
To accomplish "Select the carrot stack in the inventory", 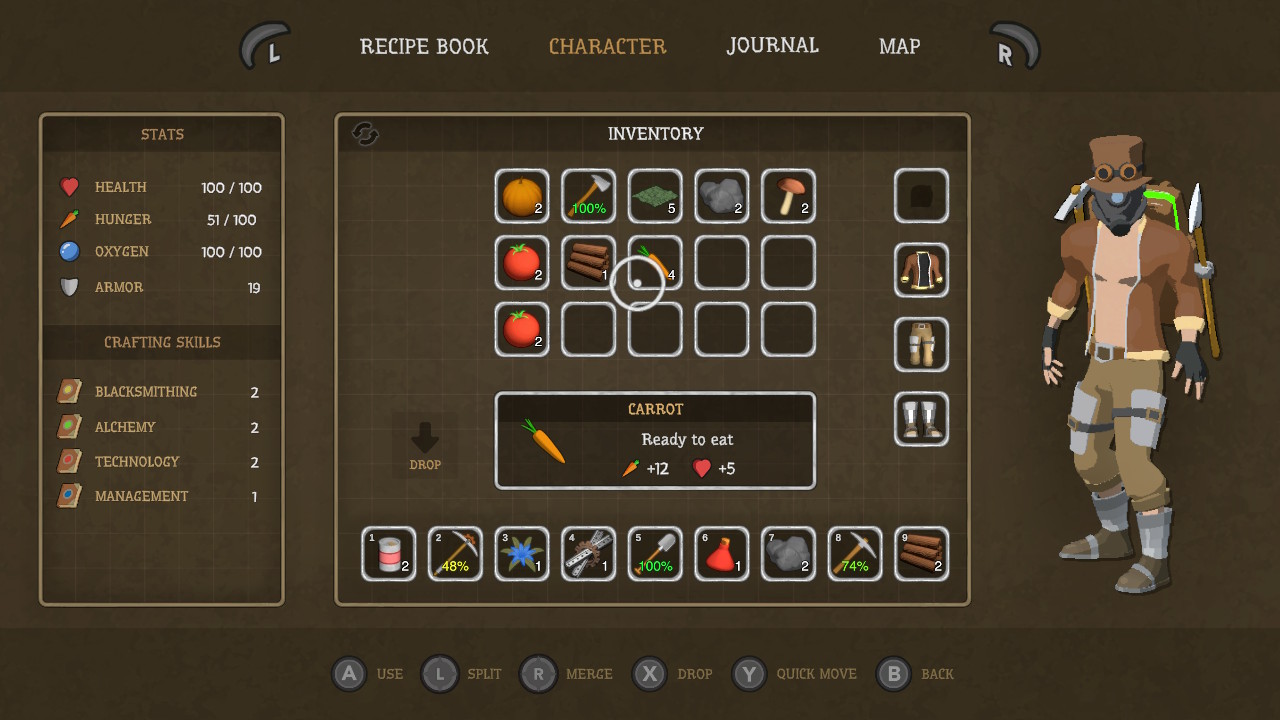I will click(x=654, y=263).
